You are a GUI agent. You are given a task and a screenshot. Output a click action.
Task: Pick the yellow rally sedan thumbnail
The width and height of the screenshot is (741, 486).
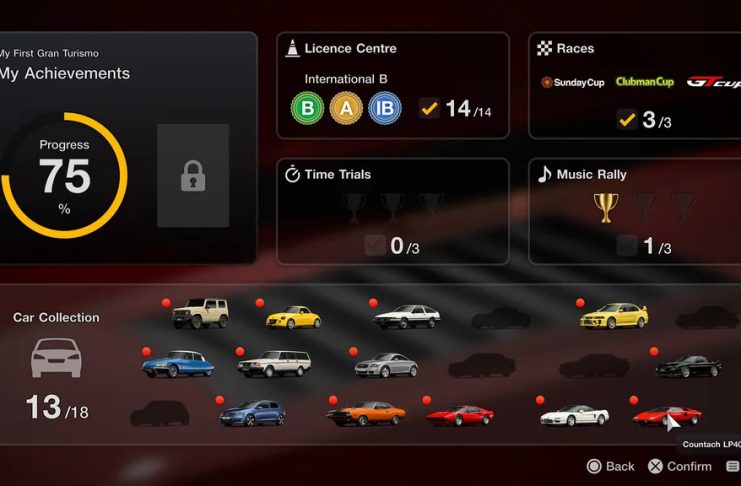point(614,315)
